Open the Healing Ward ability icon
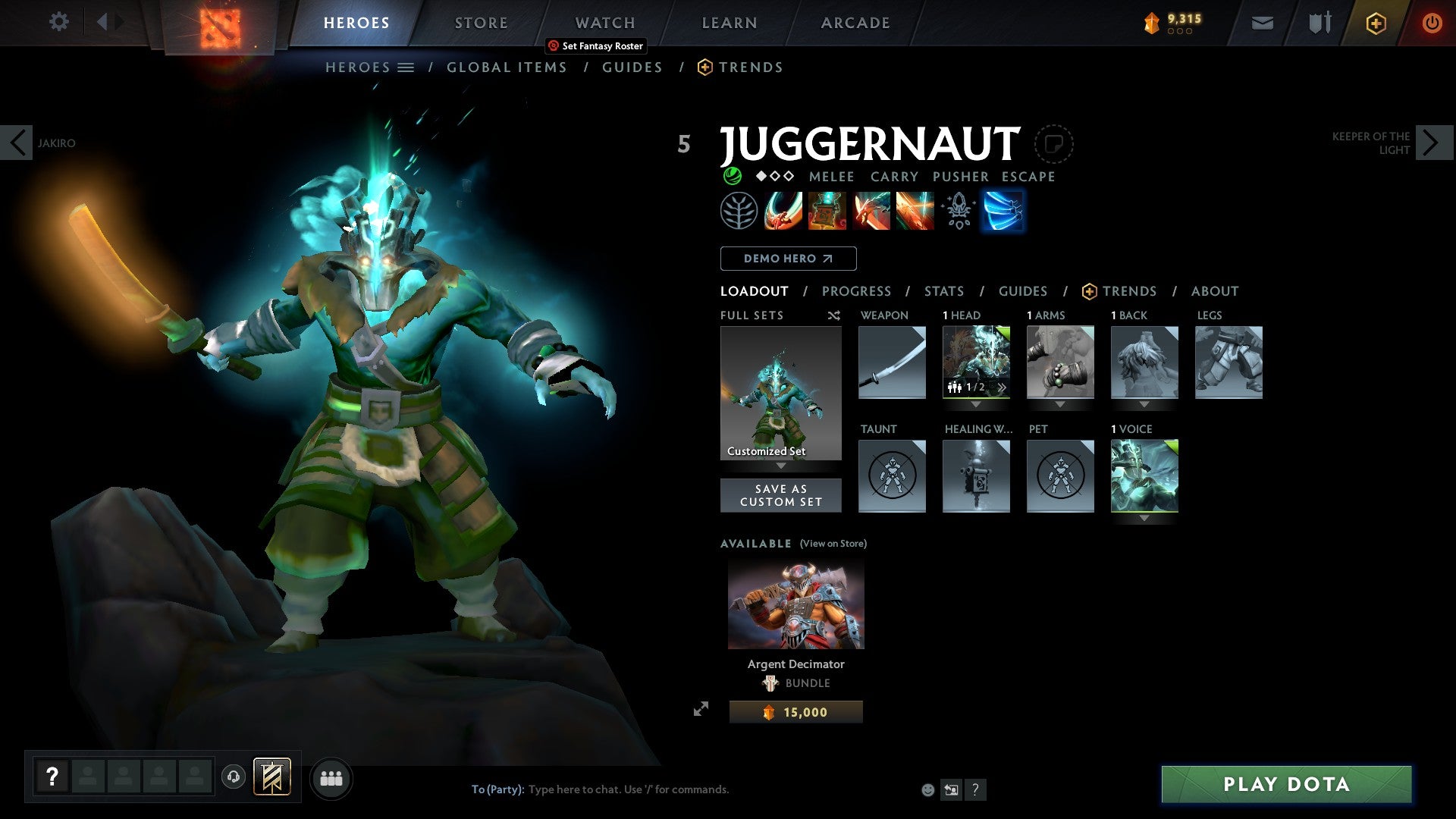1456x819 pixels. [827, 211]
